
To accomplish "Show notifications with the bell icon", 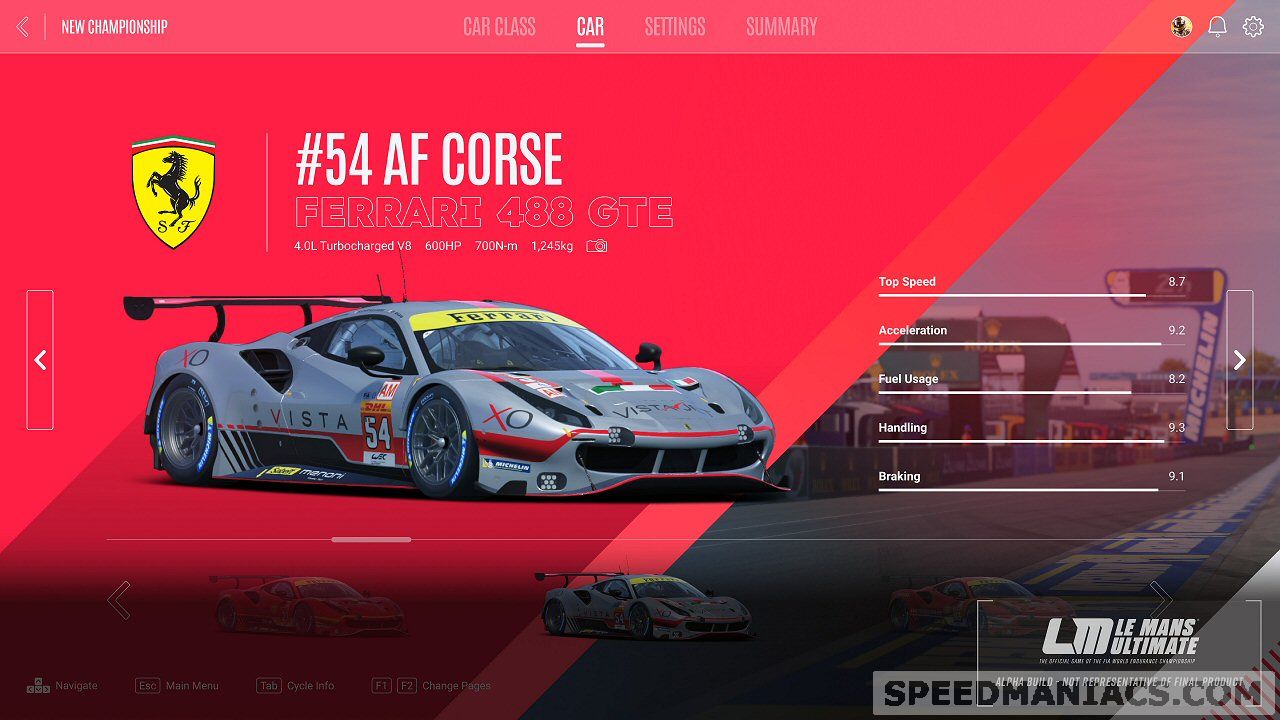I will pyautogui.click(x=1217, y=27).
